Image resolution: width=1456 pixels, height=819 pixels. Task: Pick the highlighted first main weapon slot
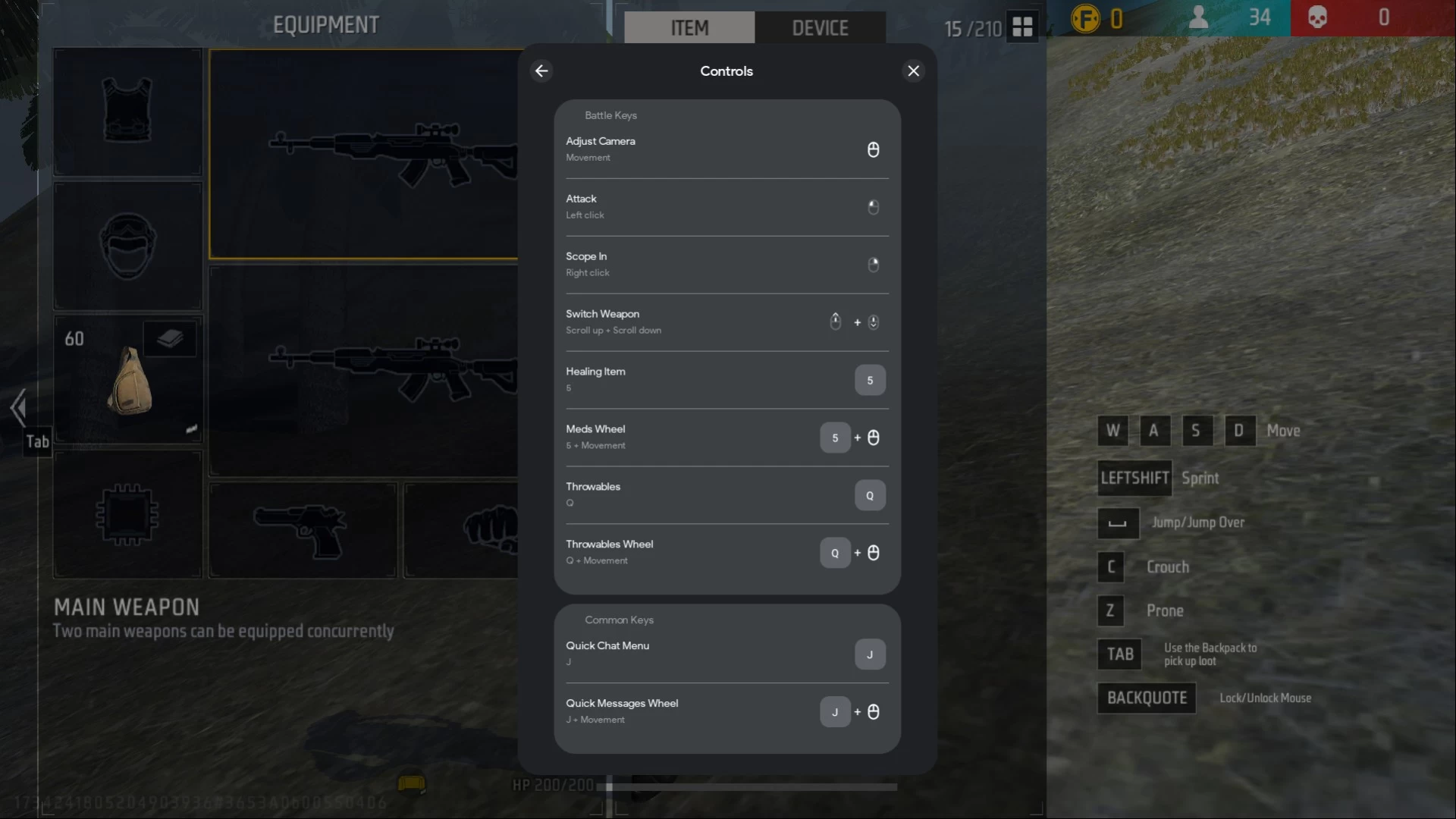pyautogui.click(x=364, y=155)
